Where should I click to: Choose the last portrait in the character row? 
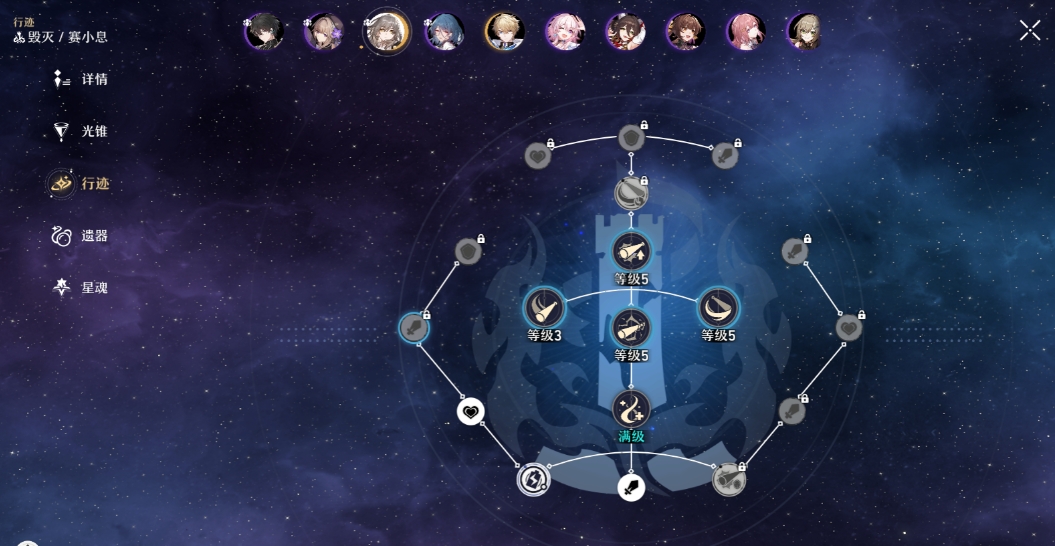point(805,32)
